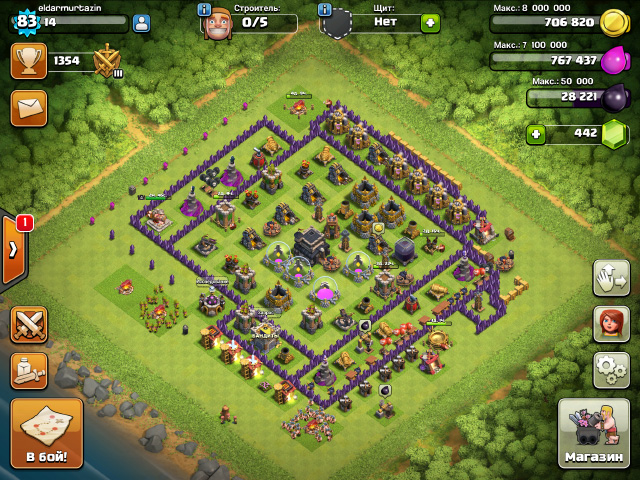
Task: Open the Магазин shop
Action: point(593,433)
